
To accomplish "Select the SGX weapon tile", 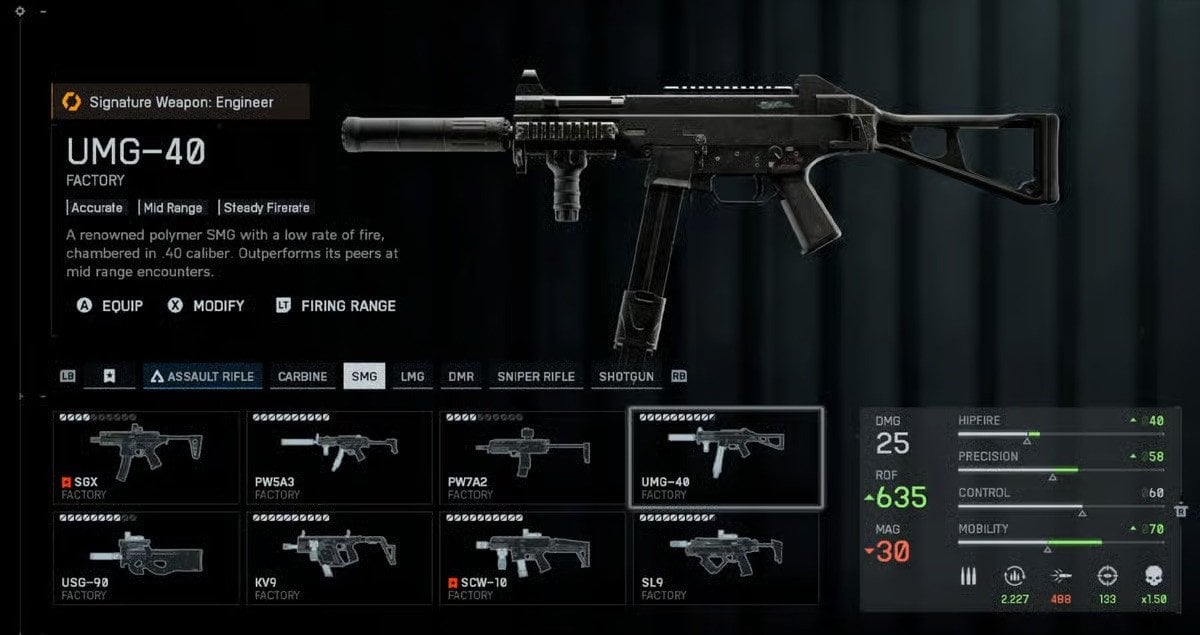I will click(146, 458).
